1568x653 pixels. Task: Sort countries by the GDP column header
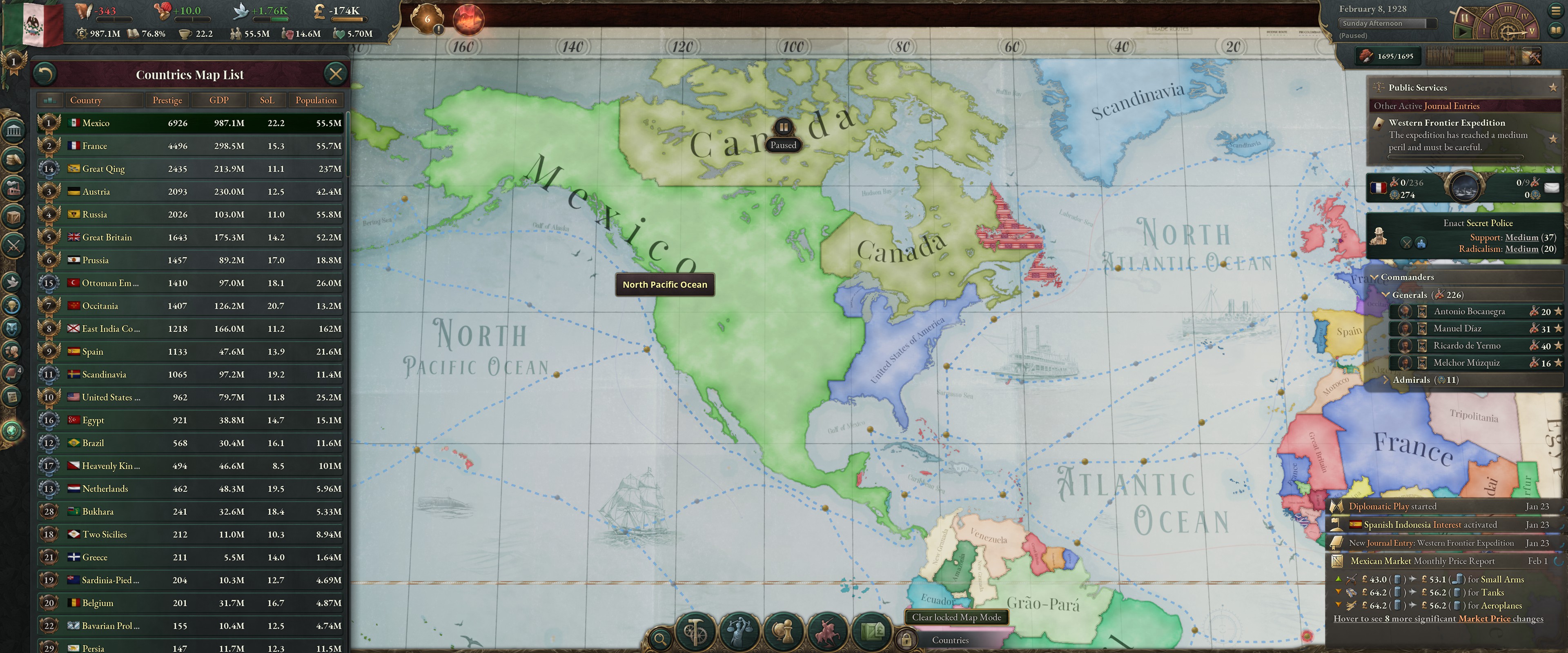coord(218,100)
